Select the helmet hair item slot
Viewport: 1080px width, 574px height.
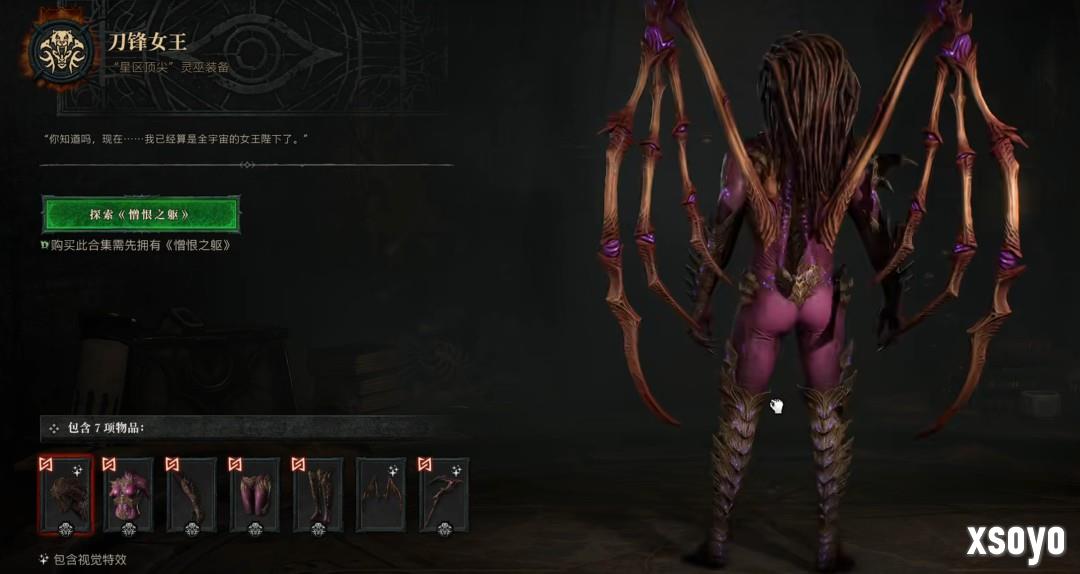[66, 495]
